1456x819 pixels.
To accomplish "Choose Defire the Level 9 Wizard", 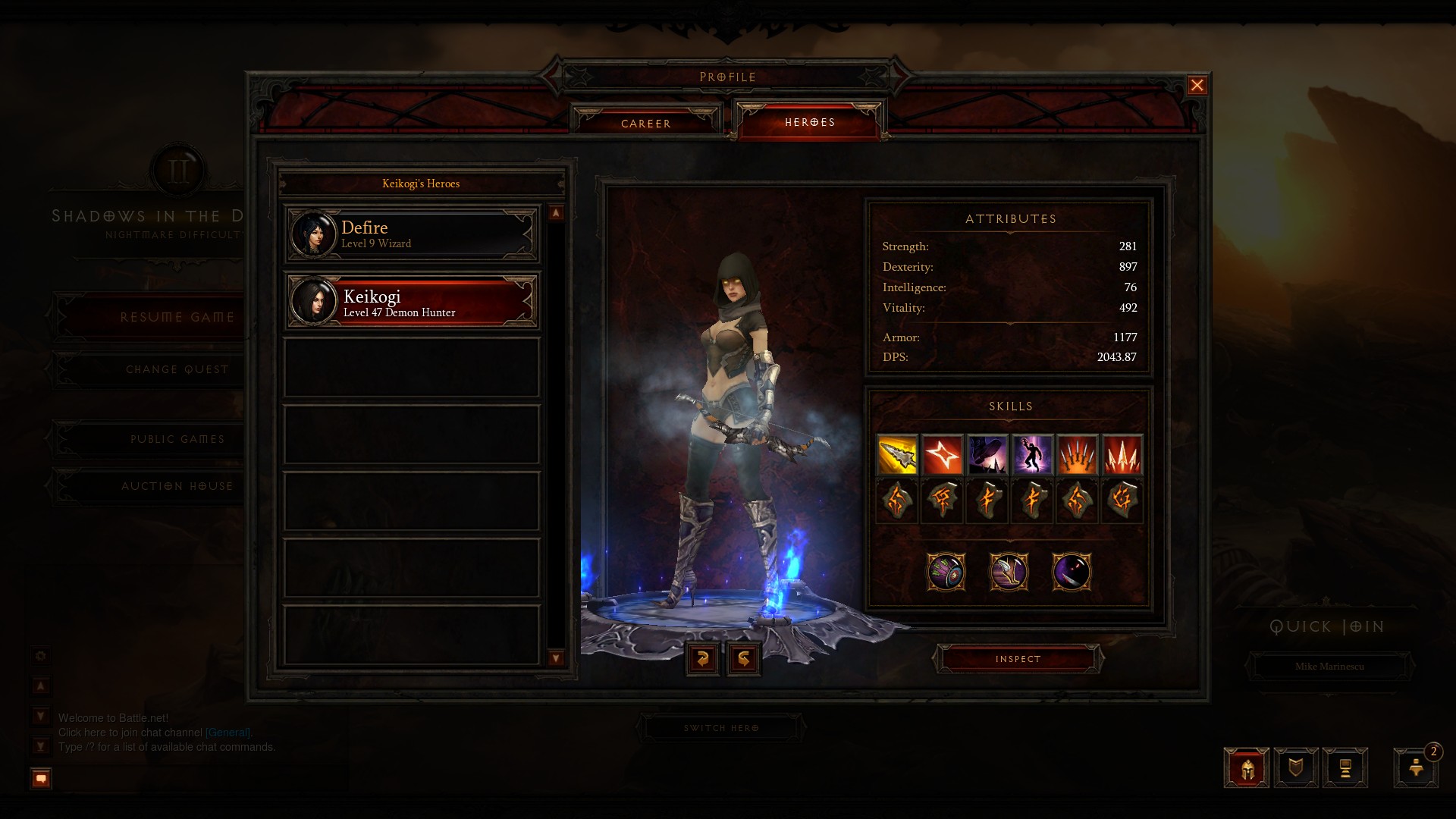I will click(x=412, y=234).
